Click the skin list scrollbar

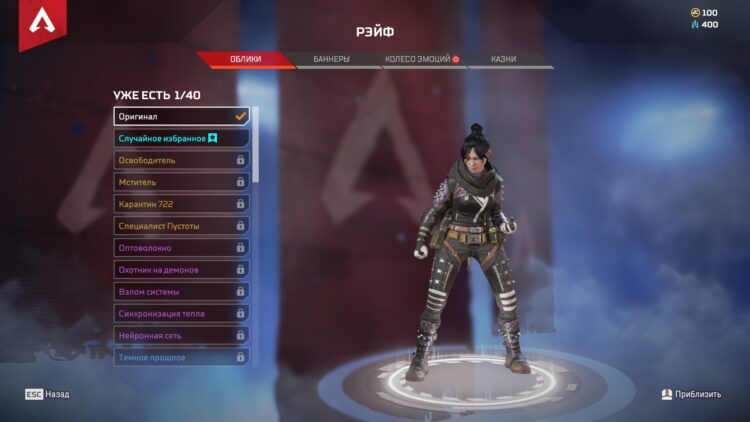point(256,145)
